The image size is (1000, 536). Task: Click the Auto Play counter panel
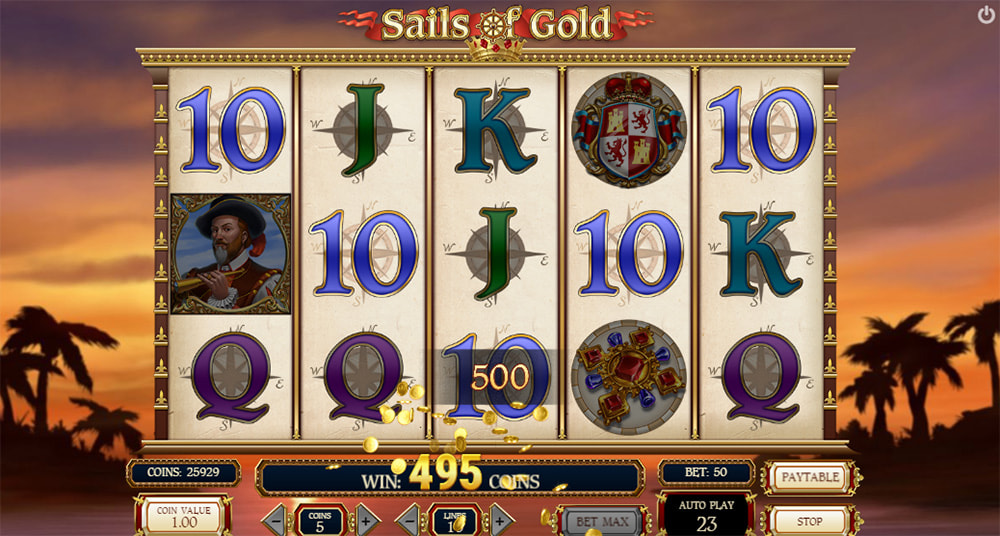coord(707,514)
